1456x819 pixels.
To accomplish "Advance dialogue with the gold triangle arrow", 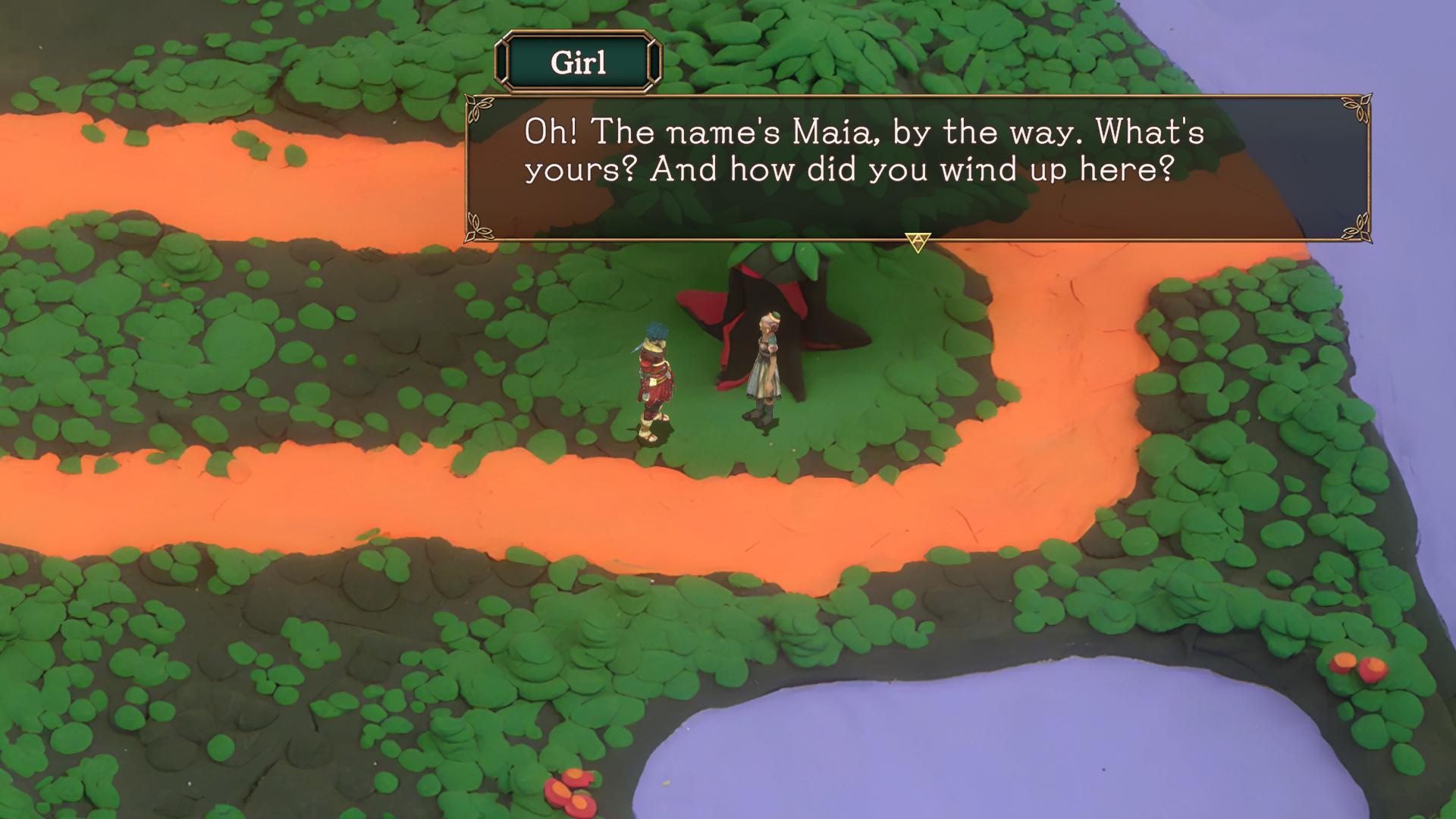I will pos(918,242).
